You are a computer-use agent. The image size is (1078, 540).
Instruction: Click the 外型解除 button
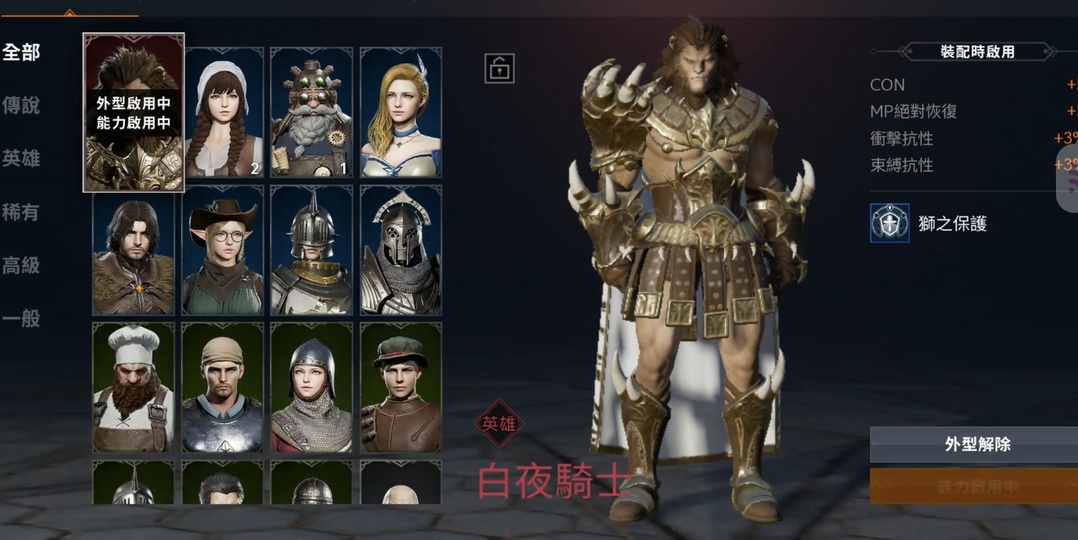click(x=975, y=445)
